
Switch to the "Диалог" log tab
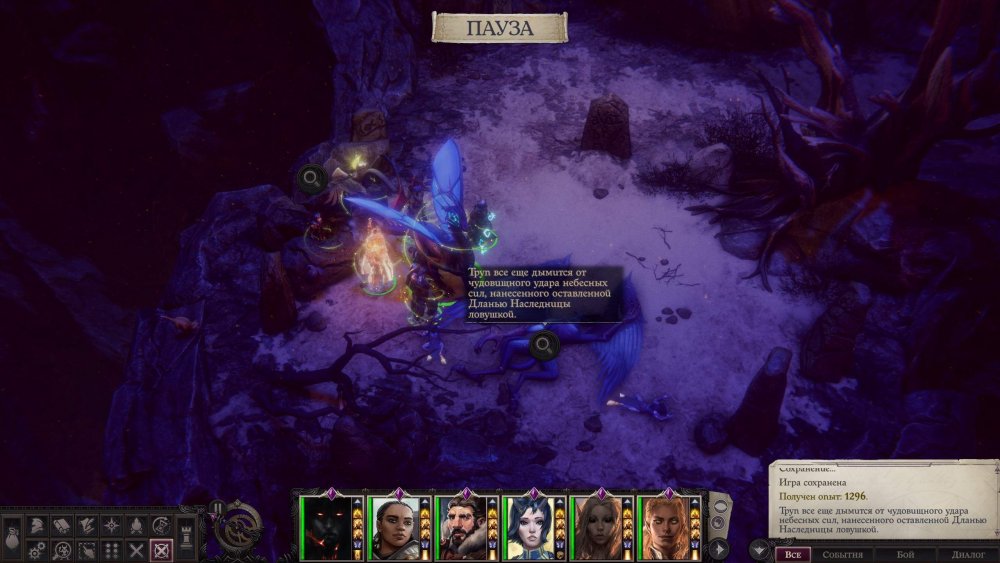coord(968,554)
